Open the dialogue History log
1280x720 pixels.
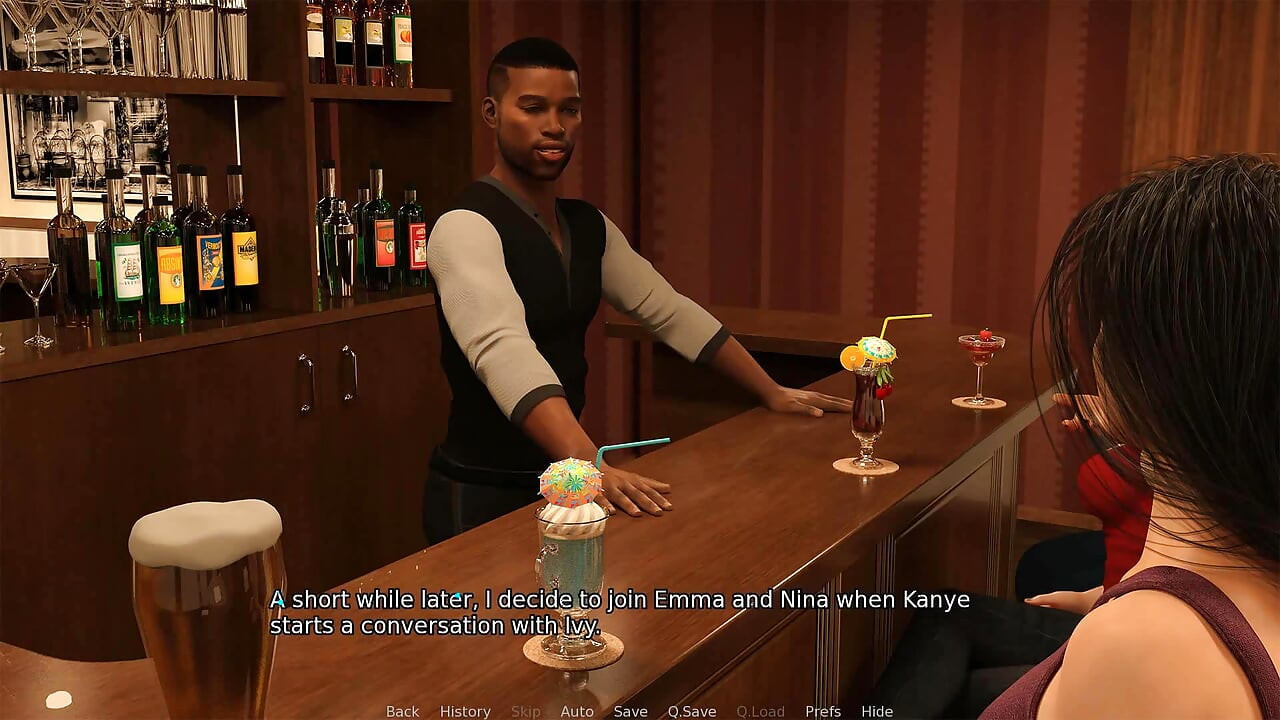tap(465, 711)
